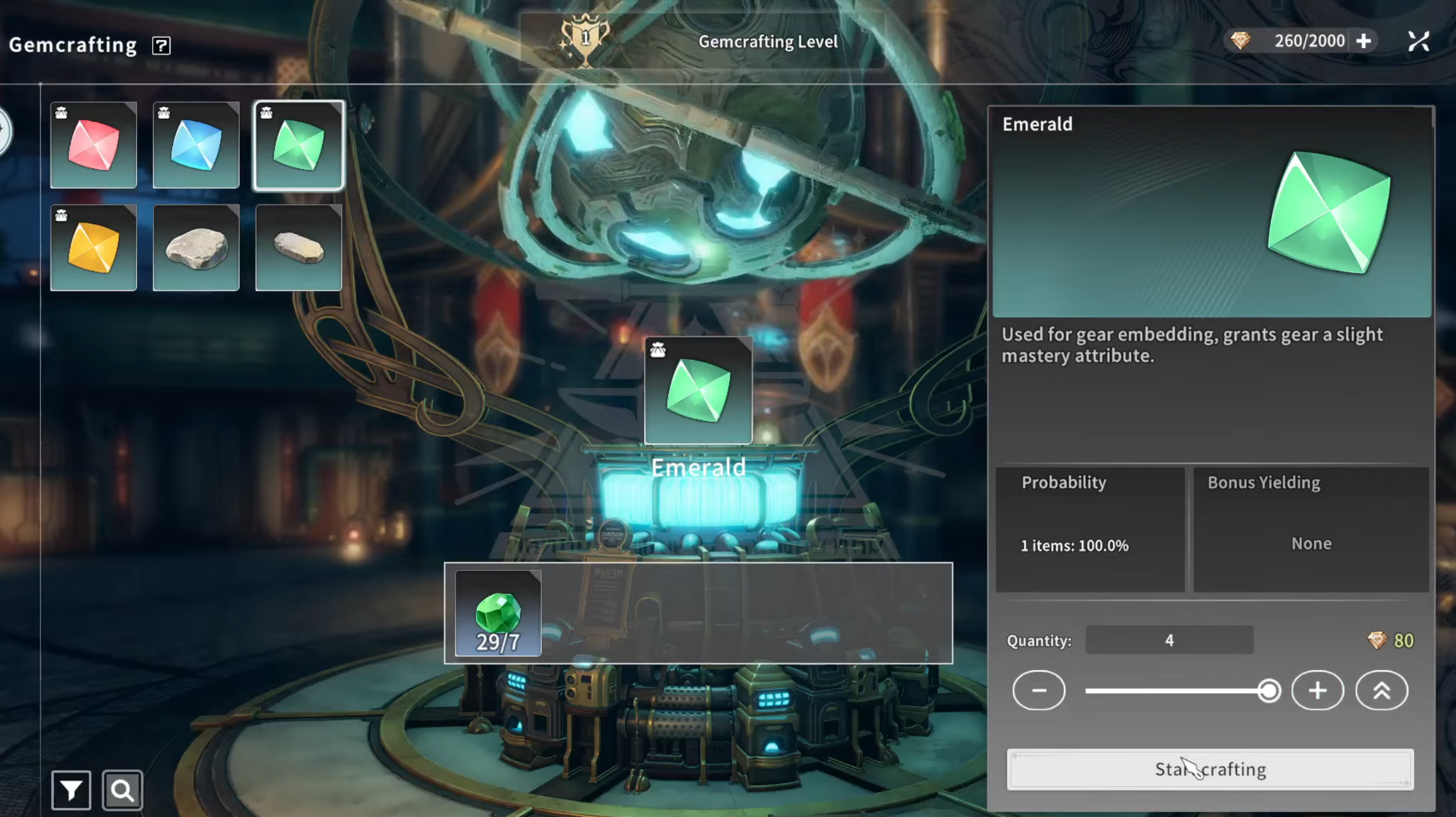1456x817 pixels.
Task: Inspect the raw emerald material slot
Action: 498,613
